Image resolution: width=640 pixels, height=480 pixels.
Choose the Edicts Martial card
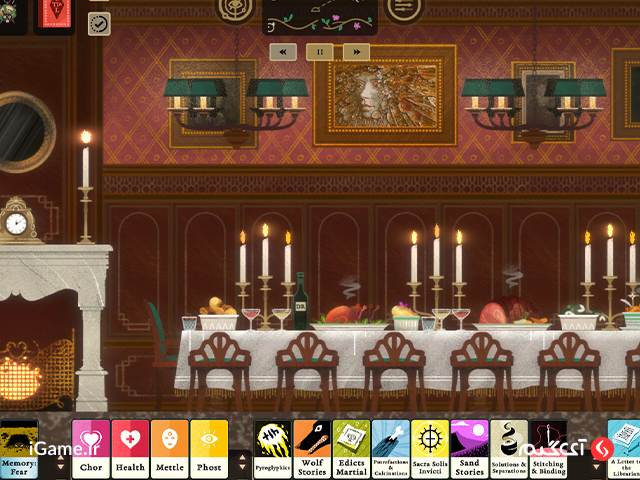[351, 449]
